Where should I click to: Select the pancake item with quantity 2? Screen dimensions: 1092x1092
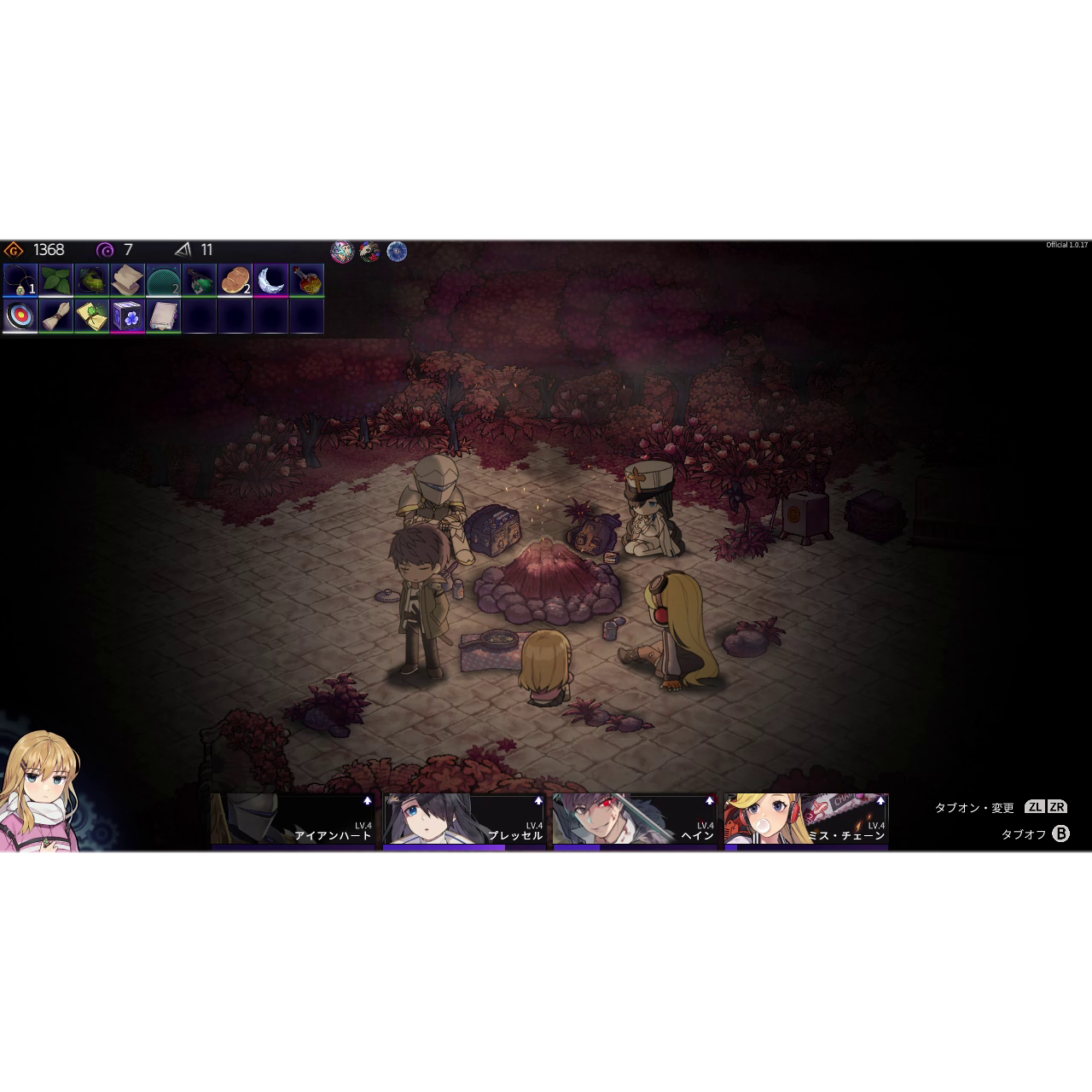[235, 282]
